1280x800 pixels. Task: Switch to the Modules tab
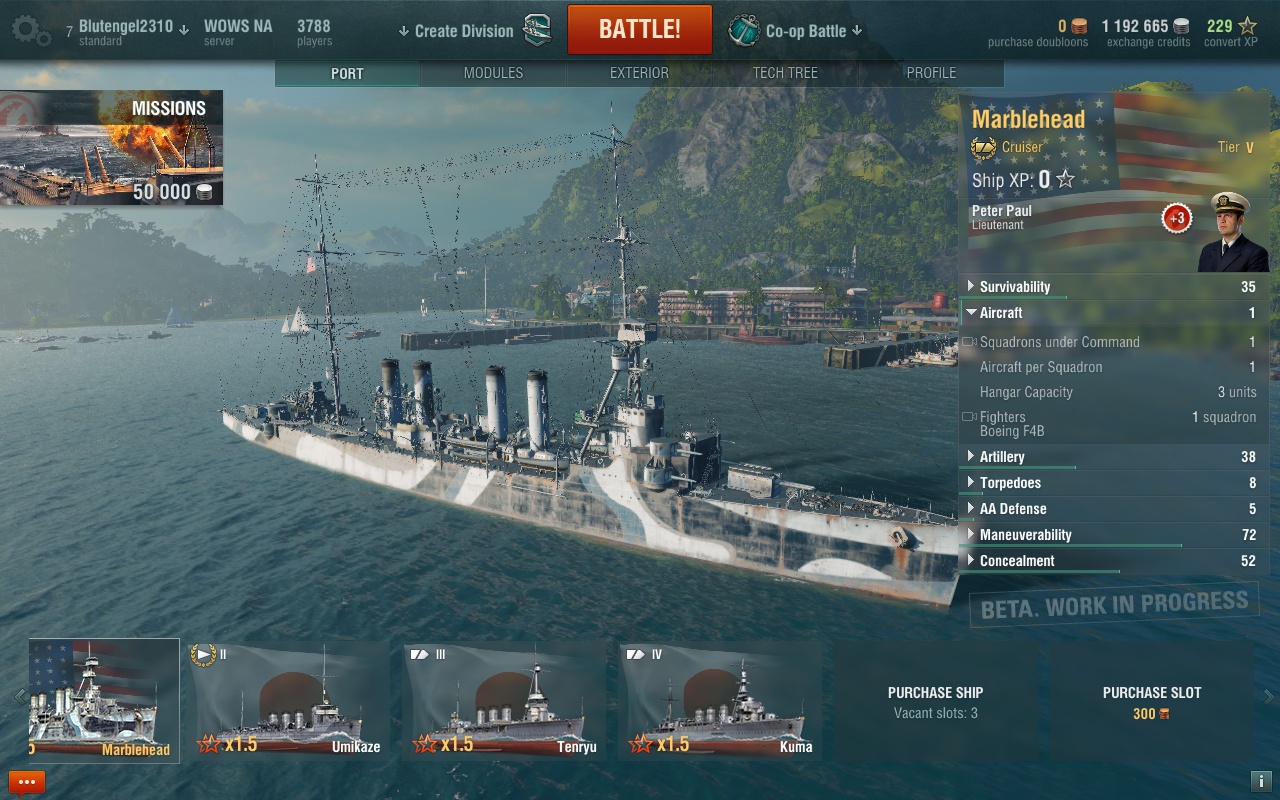(493, 73)
